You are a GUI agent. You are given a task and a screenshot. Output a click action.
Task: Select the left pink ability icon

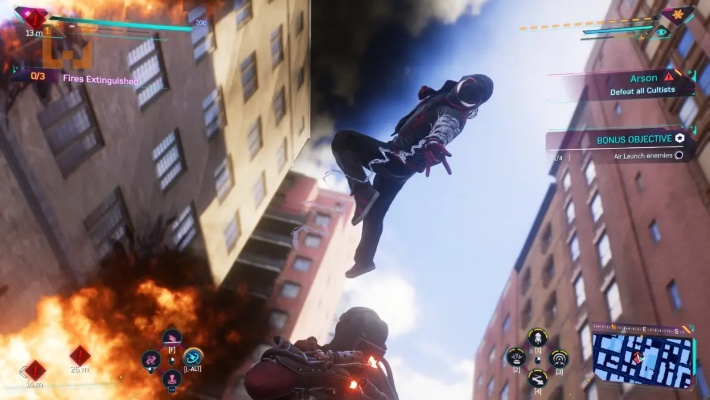point(152,358)
